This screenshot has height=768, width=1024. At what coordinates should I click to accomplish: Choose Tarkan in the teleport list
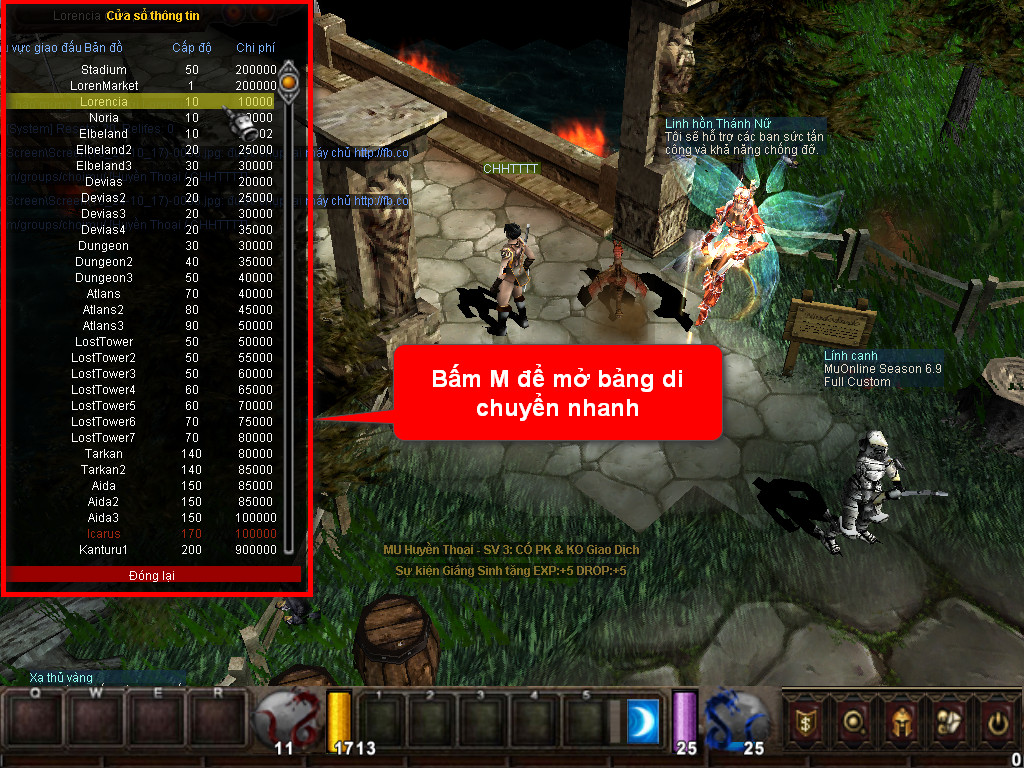click(104, 454)
